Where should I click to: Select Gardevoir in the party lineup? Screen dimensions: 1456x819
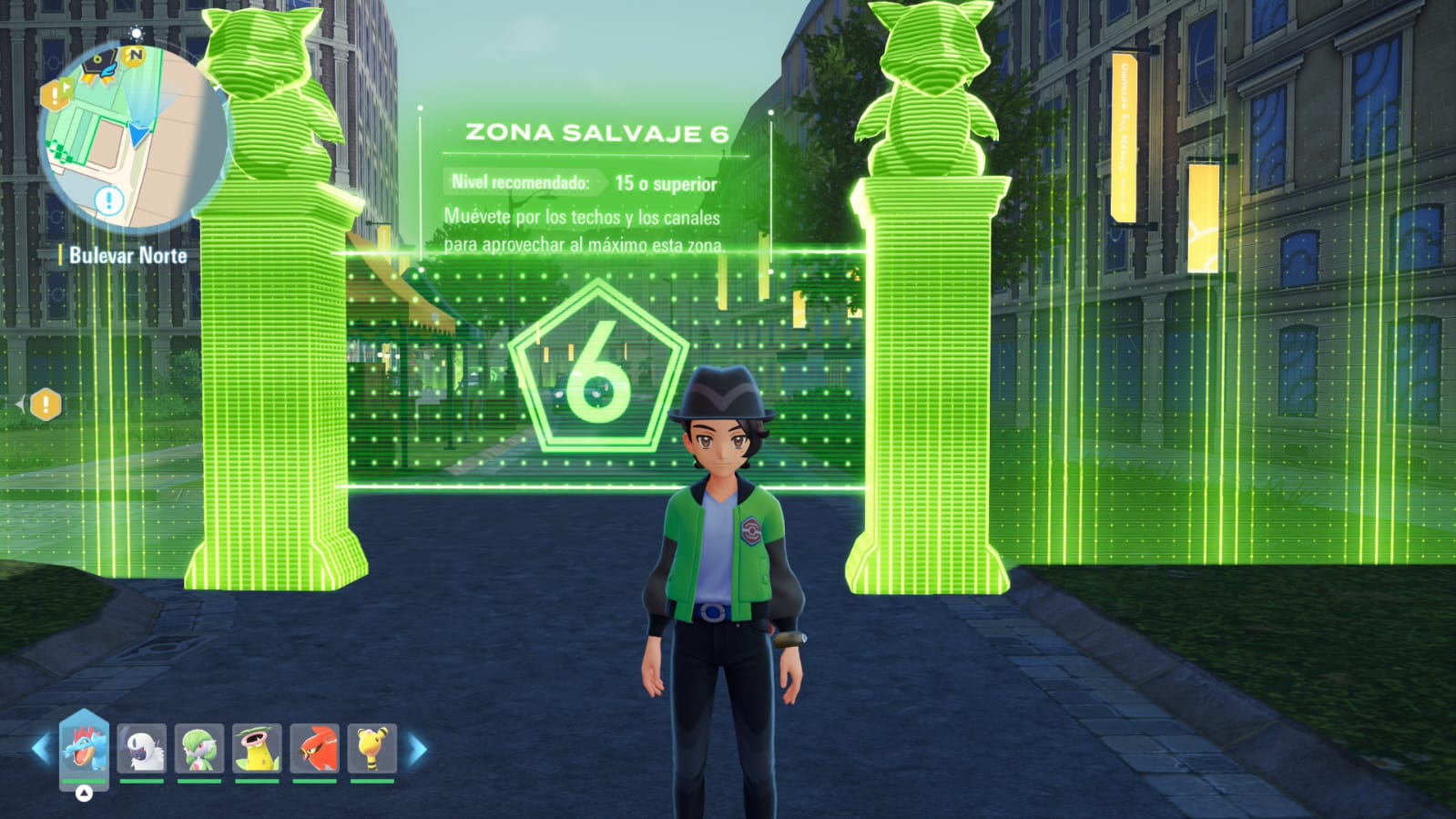(199, 748)
